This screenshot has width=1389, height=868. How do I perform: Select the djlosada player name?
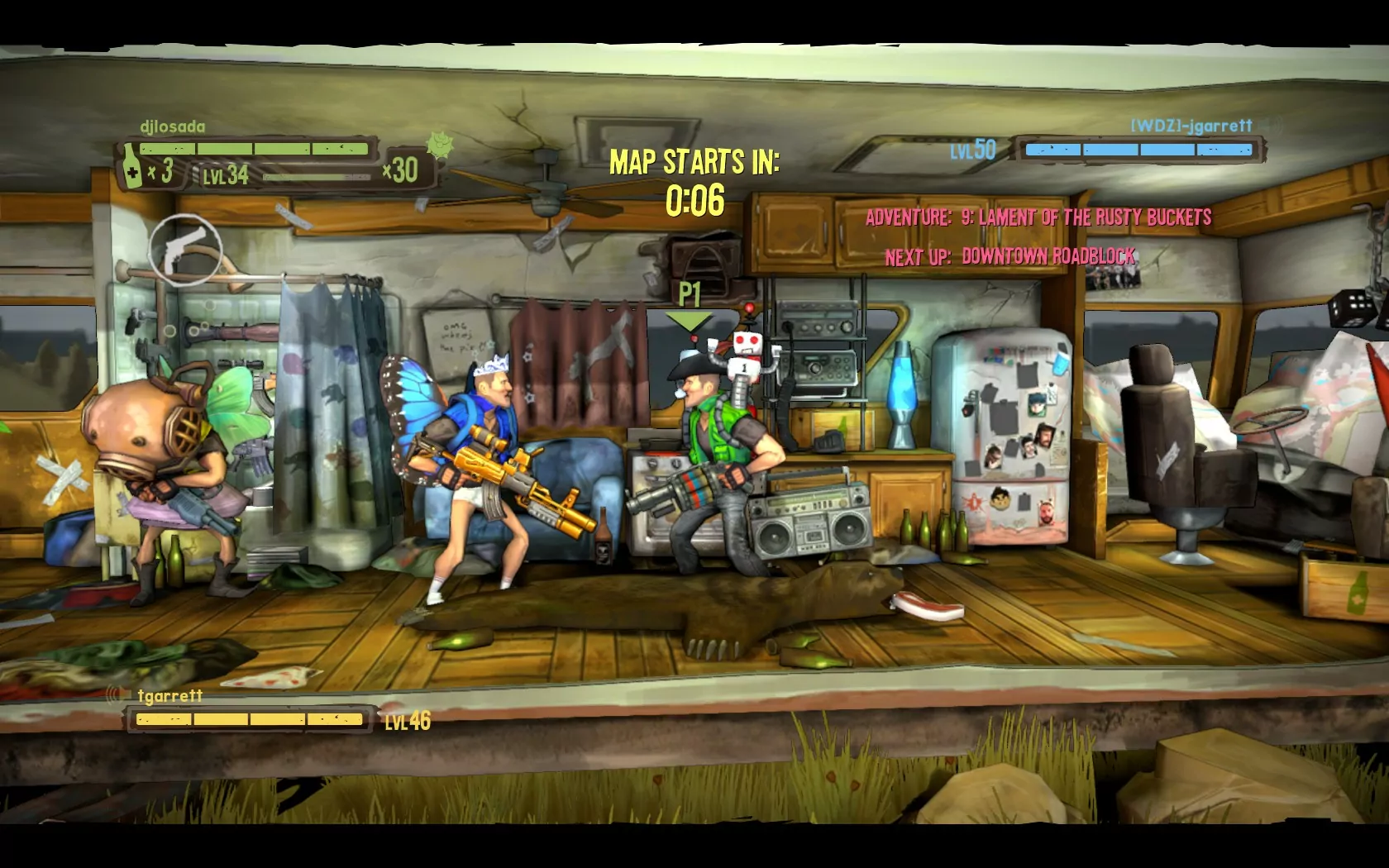[x=173, y=126]
